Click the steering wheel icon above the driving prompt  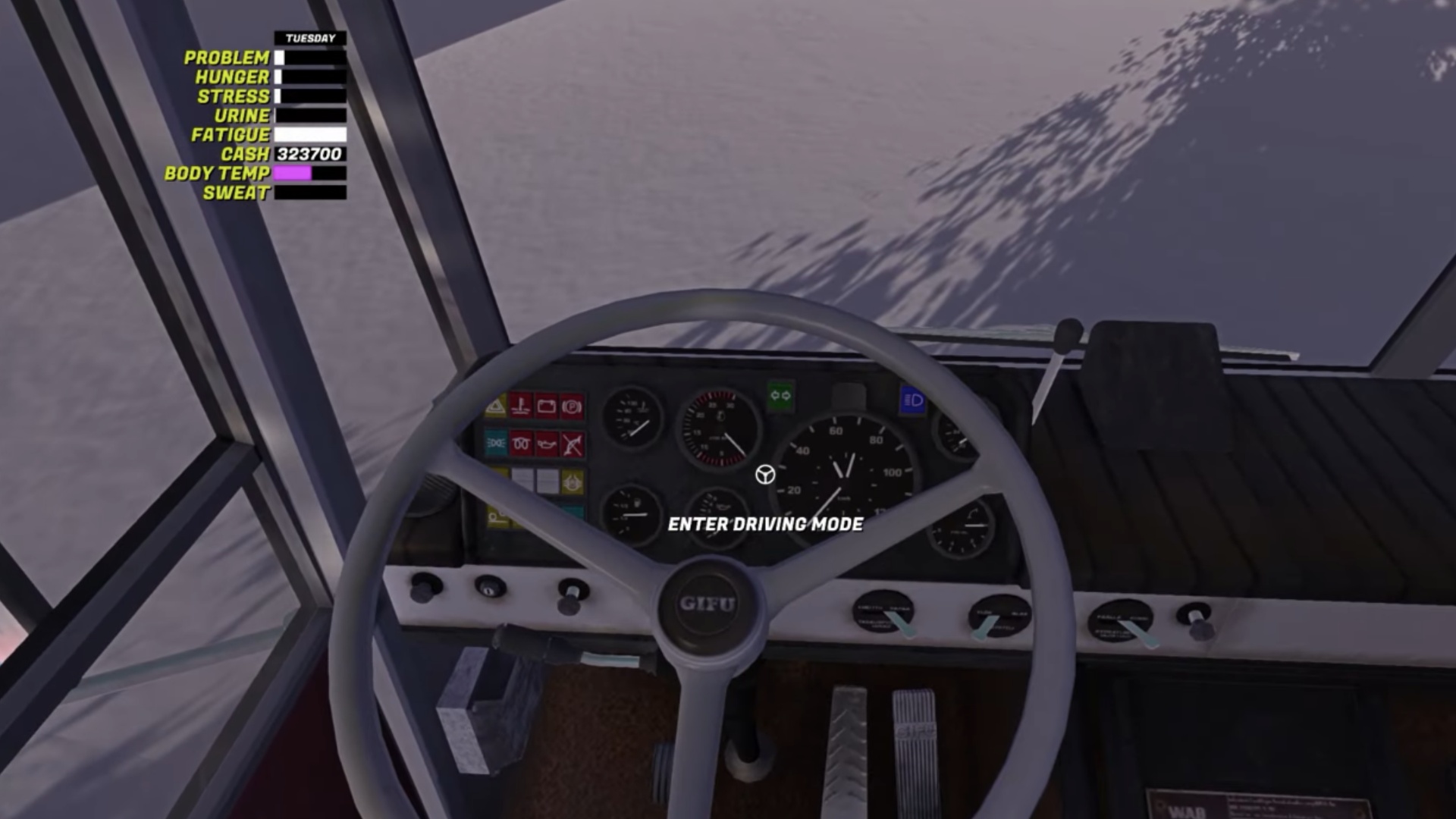pyautogui.click(x=764, y=475)
